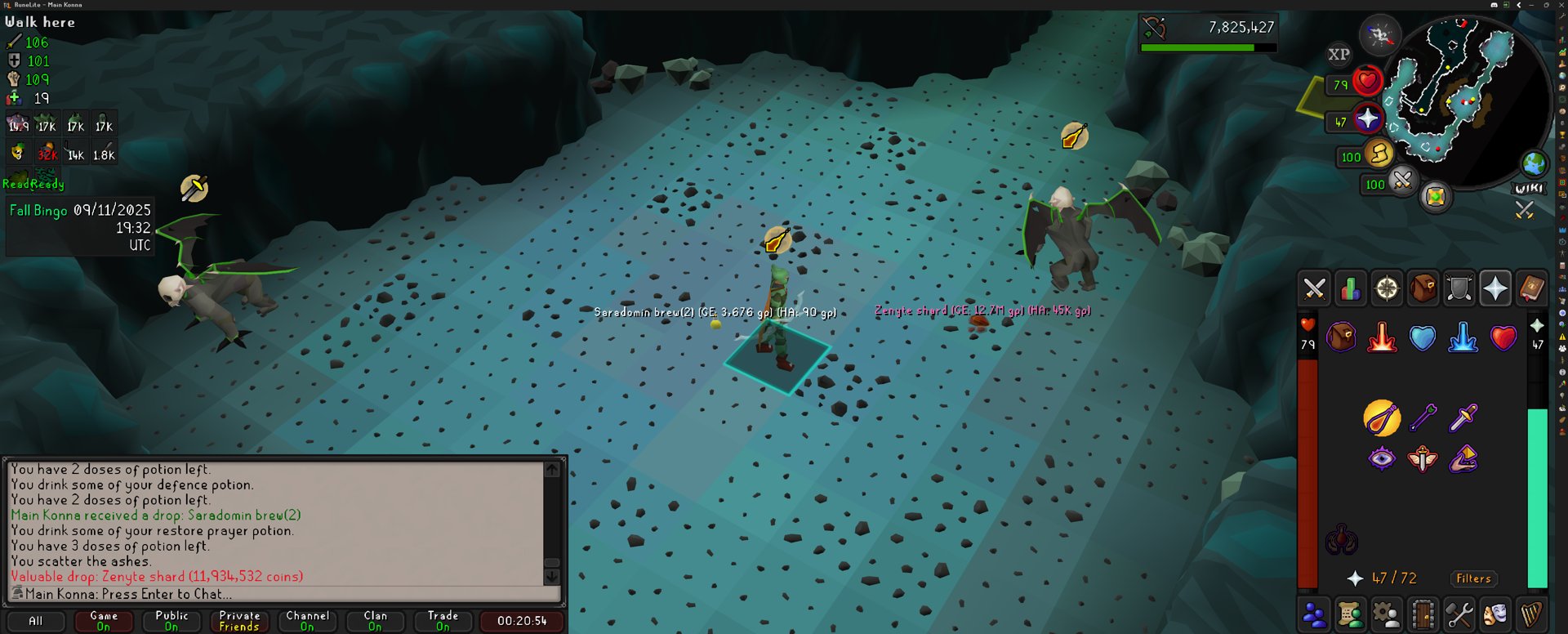
Task: Activate the purple eye prayer
Action: pyautogui.click(x=1381, y=458)
